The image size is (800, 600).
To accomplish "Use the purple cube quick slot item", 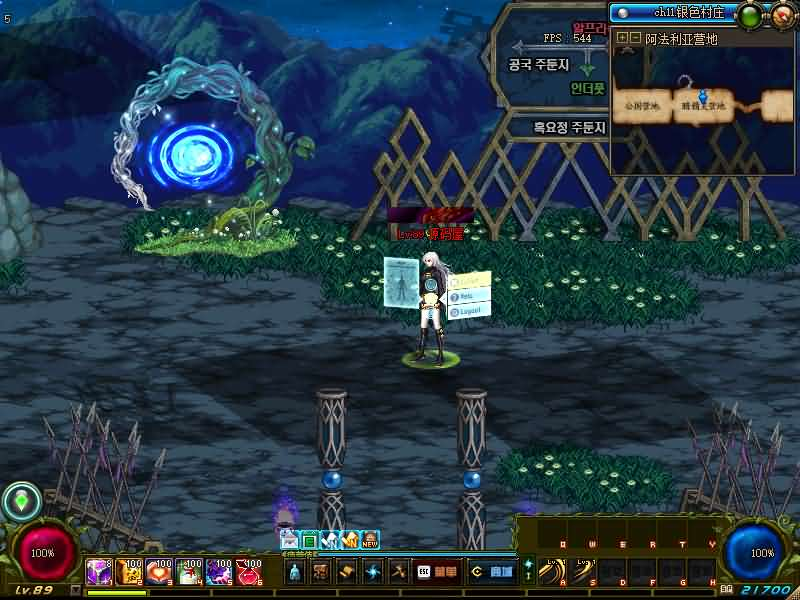I will point(98,572).
